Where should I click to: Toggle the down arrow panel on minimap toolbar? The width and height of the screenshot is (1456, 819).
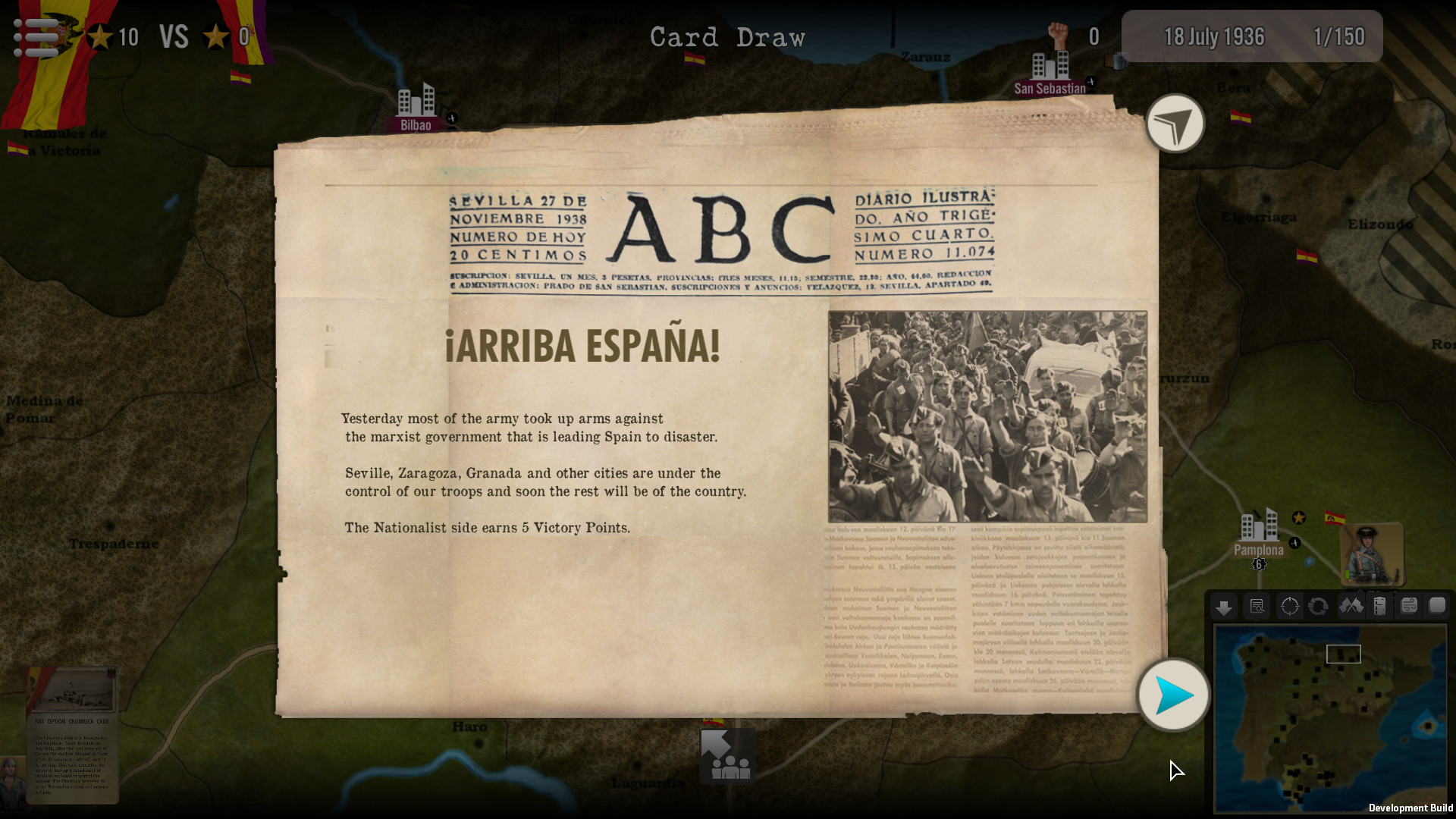1224,606
